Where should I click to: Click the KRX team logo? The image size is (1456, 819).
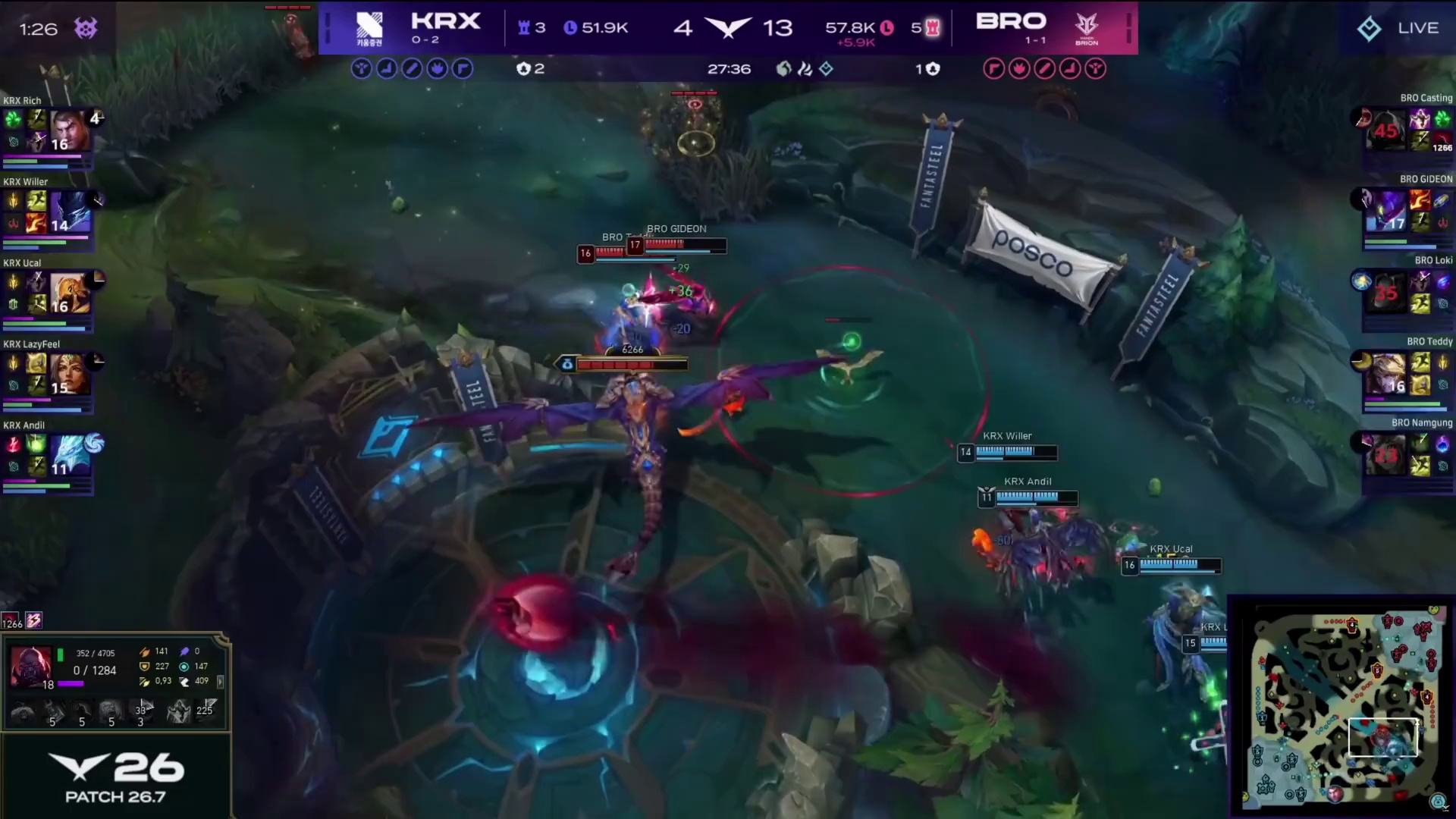(x=369, y=27)
